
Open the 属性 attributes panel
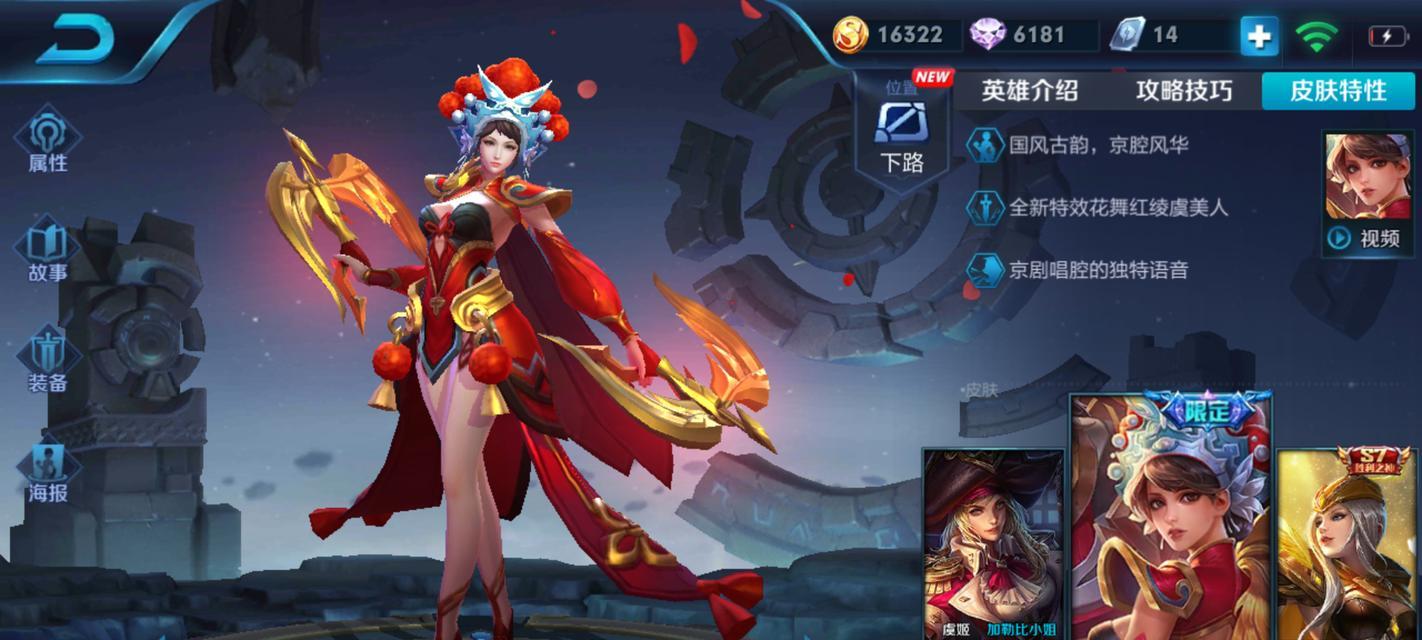[x=47, y=144]
